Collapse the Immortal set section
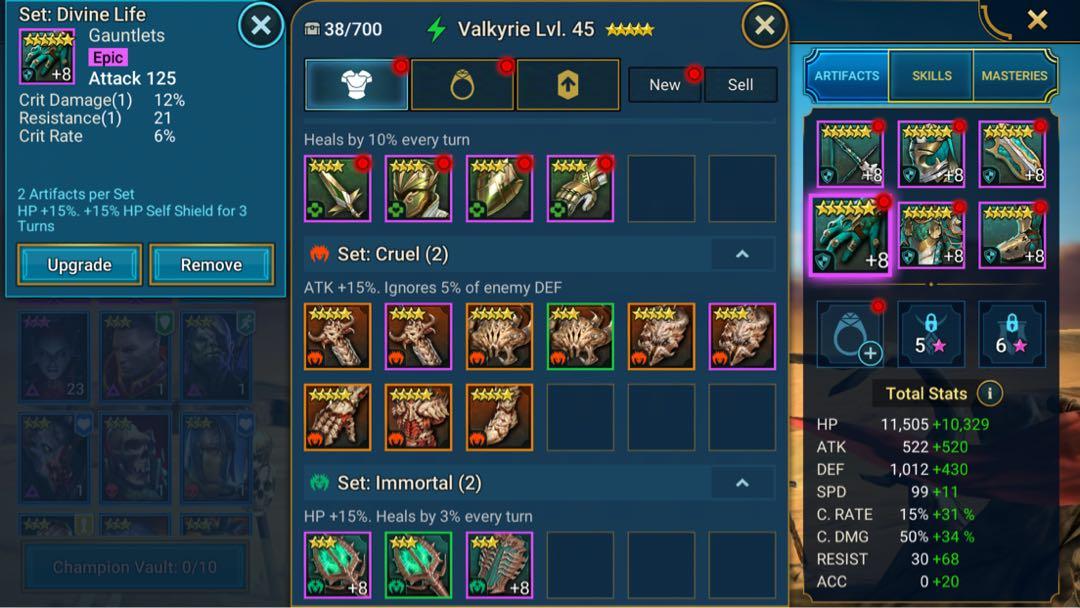 pyautogui.click(x=742, y=483)
